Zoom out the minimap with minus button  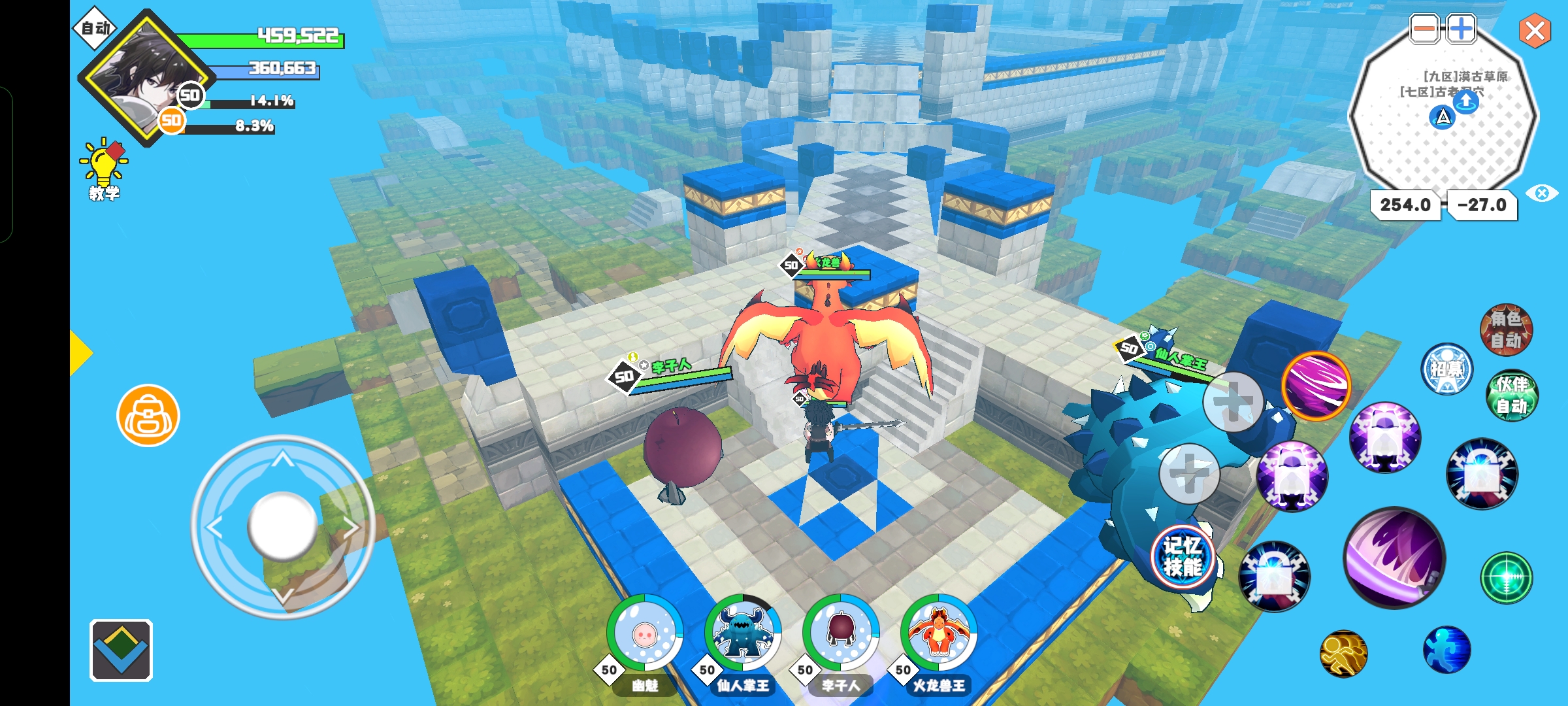click(1424, 29)
